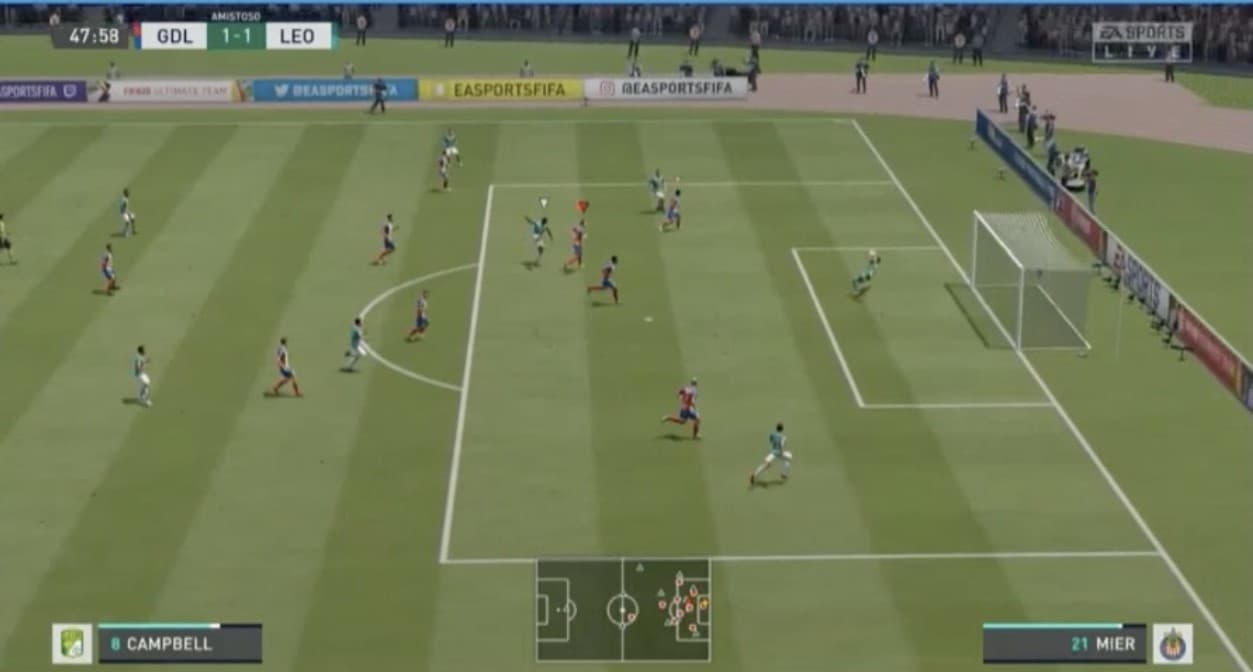Click the green León club crest
This screenshot has width=1253, height=672.
pyautogui.click(x=72, y=644)
